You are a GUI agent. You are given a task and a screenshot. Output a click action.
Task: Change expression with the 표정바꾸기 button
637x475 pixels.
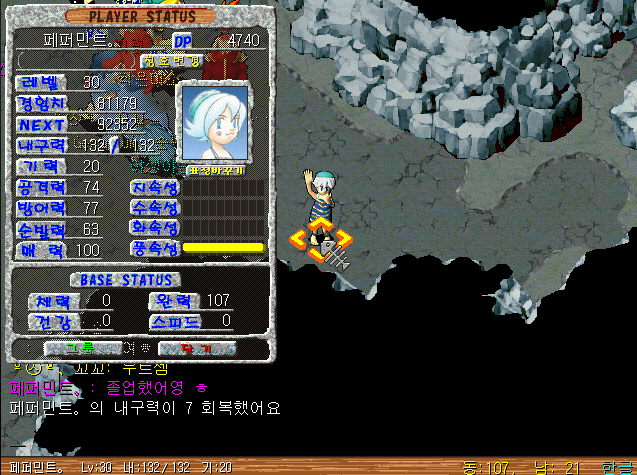click(x=211, y=169)
